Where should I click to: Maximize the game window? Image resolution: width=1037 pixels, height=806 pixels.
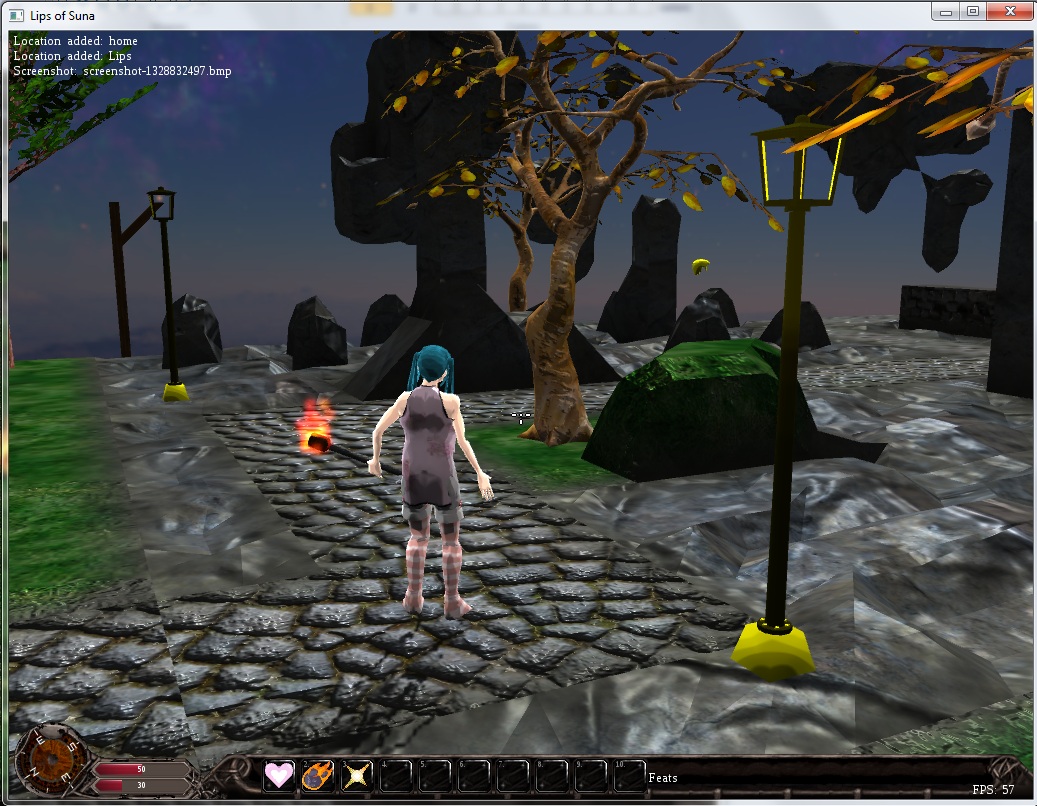click(972, 11)
